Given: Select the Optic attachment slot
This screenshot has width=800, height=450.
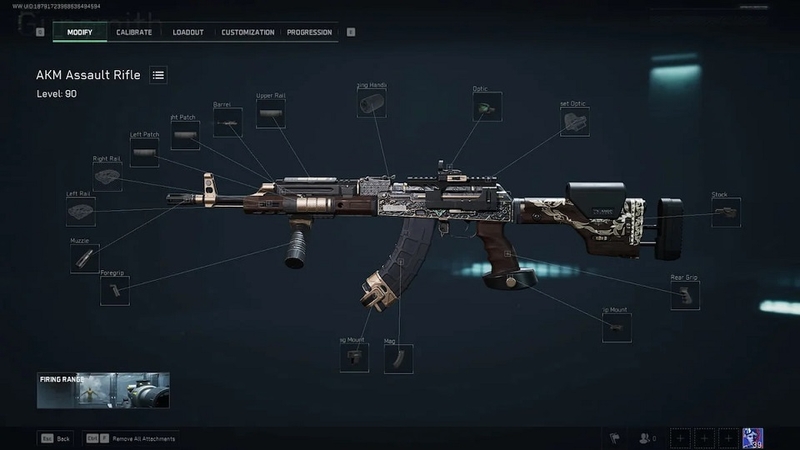Looking at the screenshot, I should tap(487, 107).
